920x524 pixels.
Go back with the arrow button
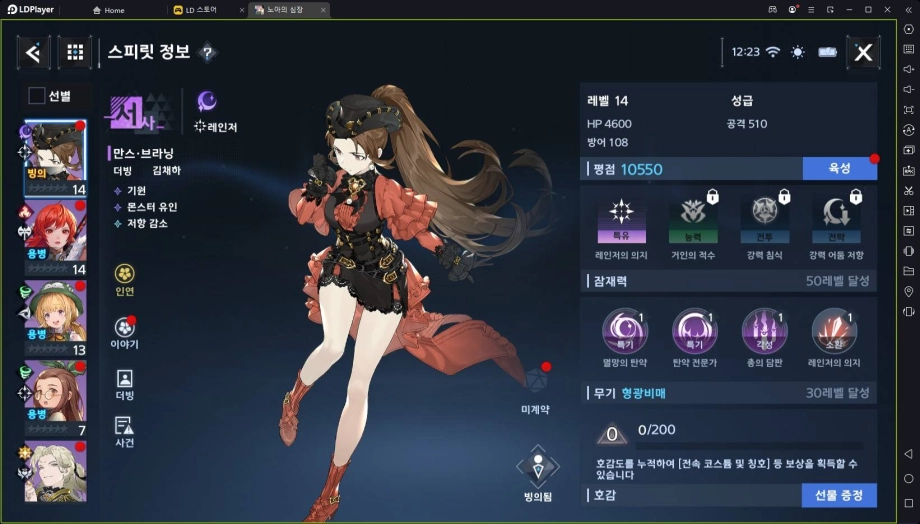pos(33,53)
